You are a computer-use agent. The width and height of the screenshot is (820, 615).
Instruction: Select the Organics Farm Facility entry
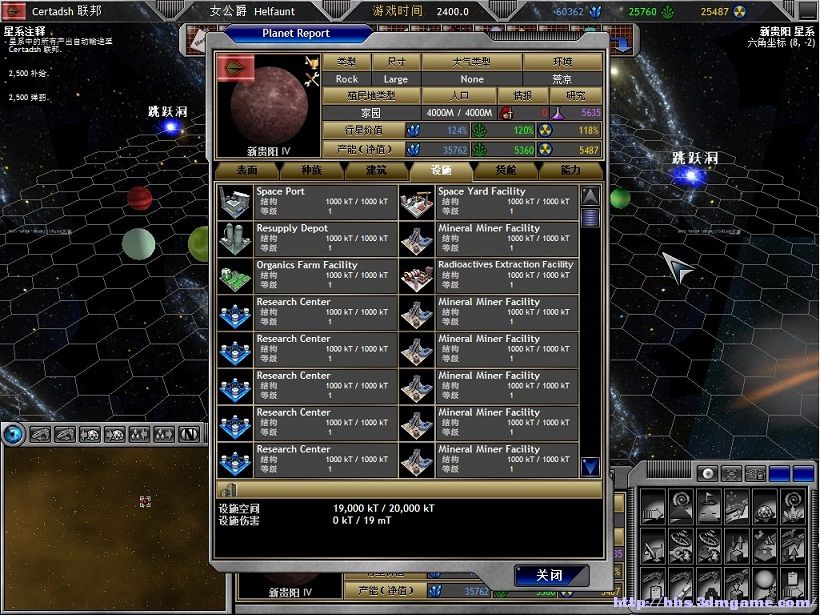307,277
